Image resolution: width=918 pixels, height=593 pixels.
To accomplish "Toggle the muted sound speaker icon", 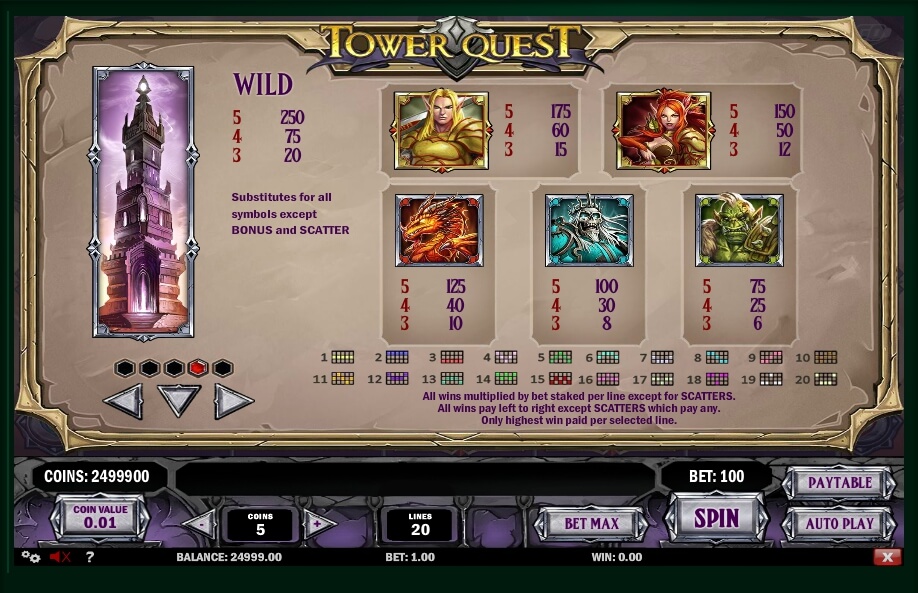I will coord(59,557).
